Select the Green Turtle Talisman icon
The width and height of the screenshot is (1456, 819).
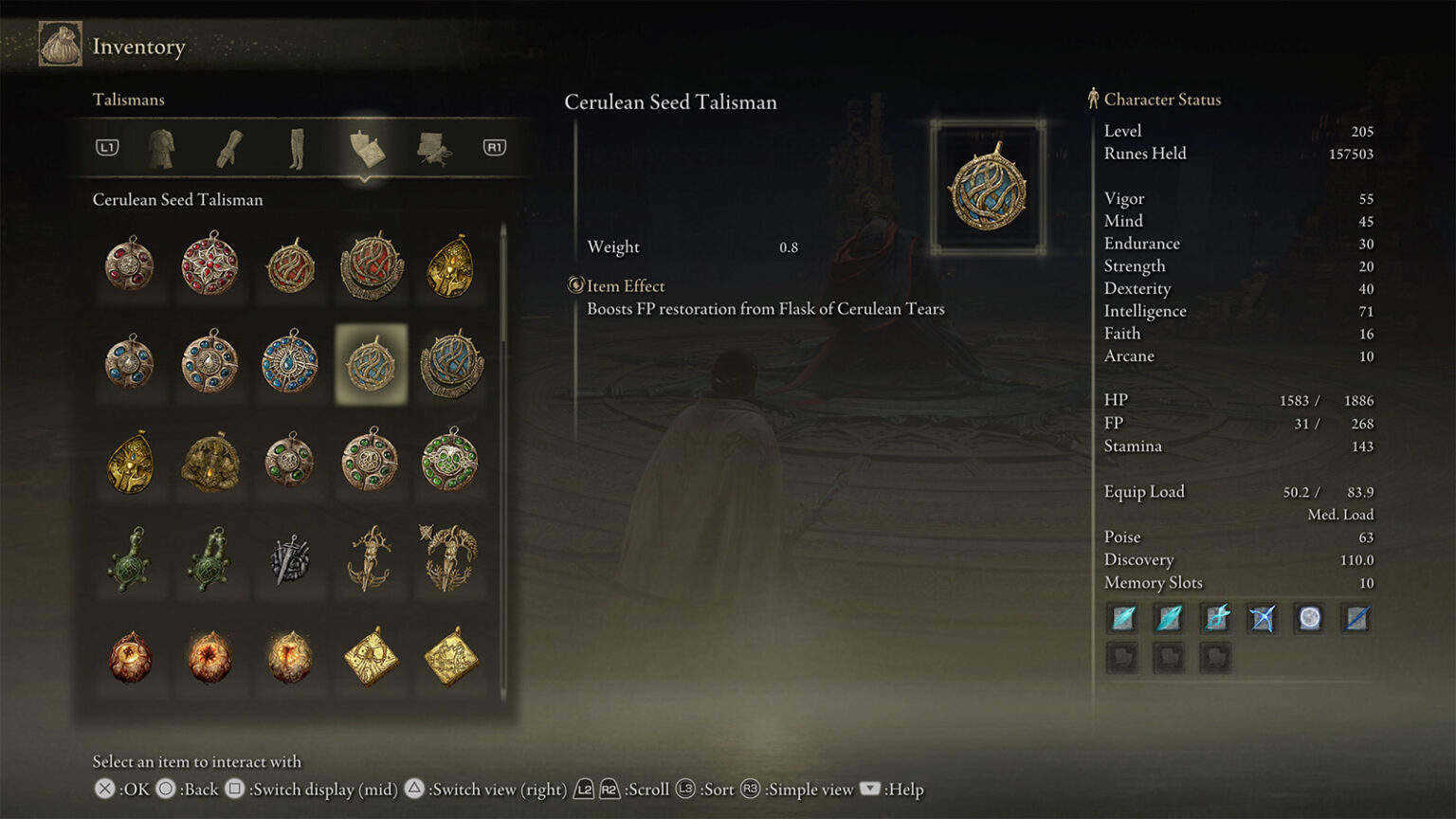130,560
